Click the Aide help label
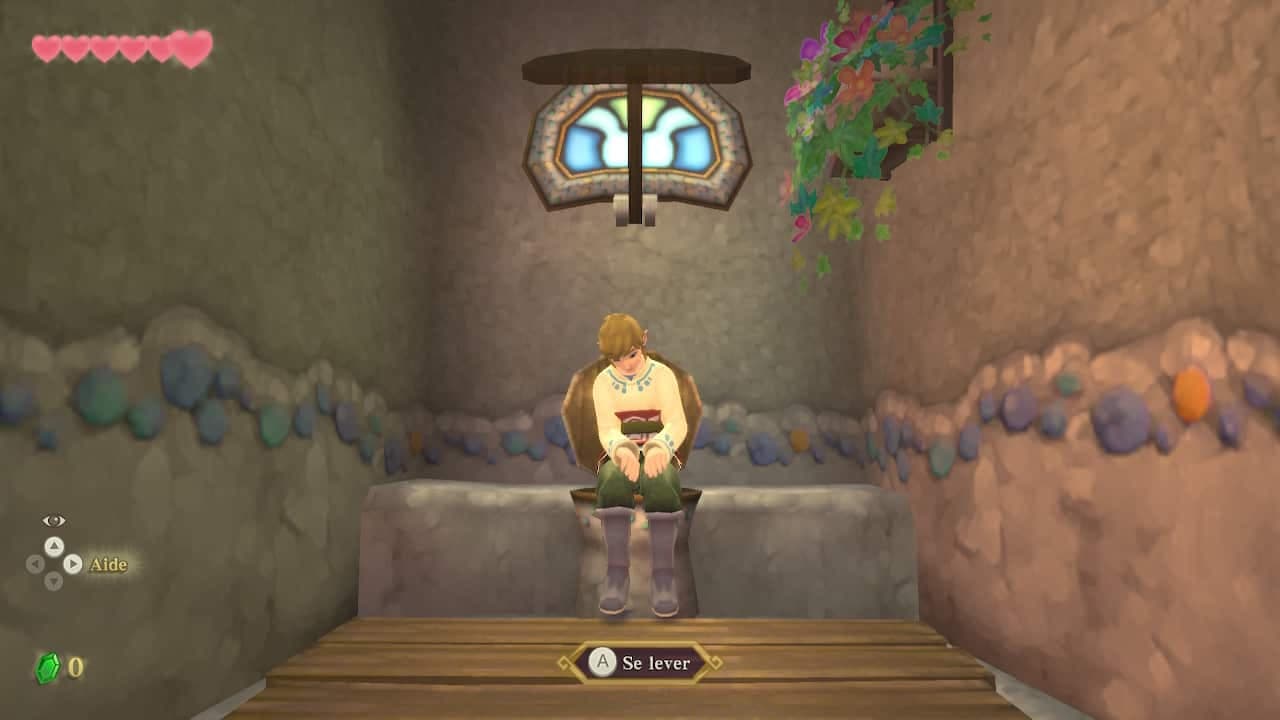Viewport: 1280px width, 720px height. (107, 565)
